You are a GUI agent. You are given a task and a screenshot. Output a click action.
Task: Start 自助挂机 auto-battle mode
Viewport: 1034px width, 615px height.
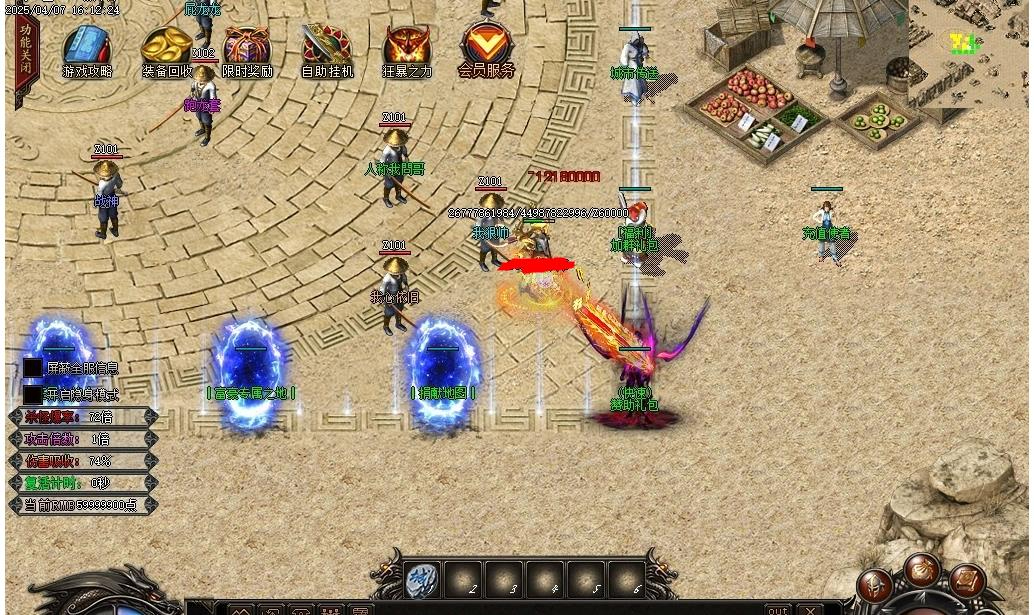(x=327, y=49)
